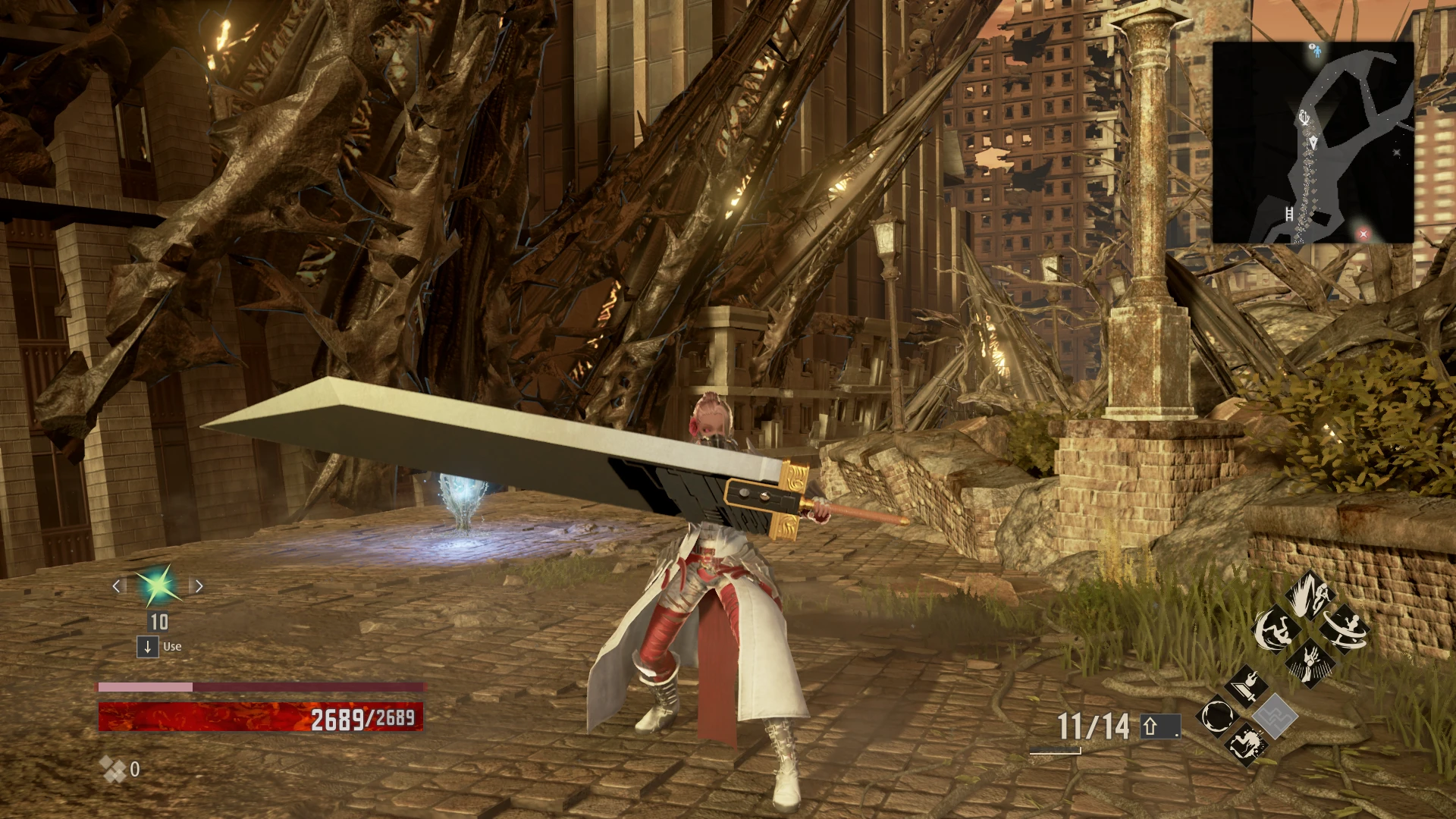Select the greyed-out empty gift slot
The width and height of the screenshot is (1456, 819).
tap(1274, 715)
